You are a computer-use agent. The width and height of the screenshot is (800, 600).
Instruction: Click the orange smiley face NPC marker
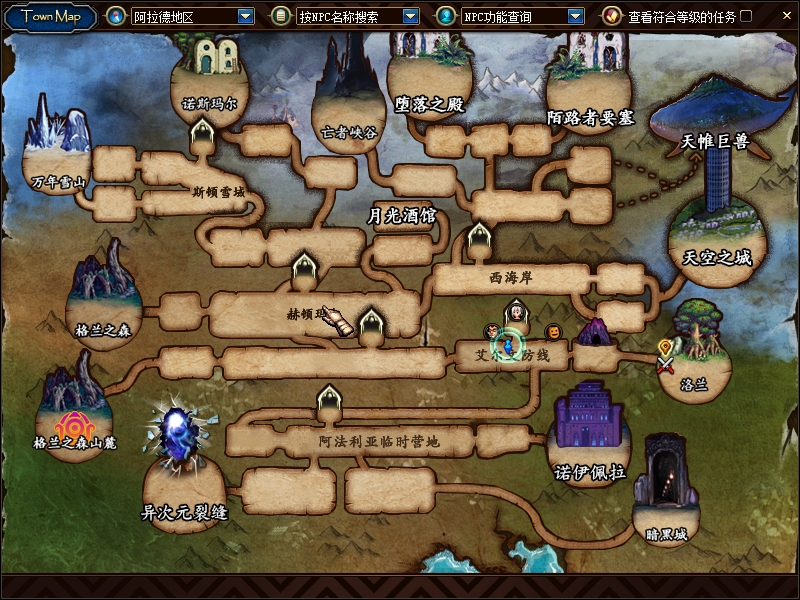point(552,331)
